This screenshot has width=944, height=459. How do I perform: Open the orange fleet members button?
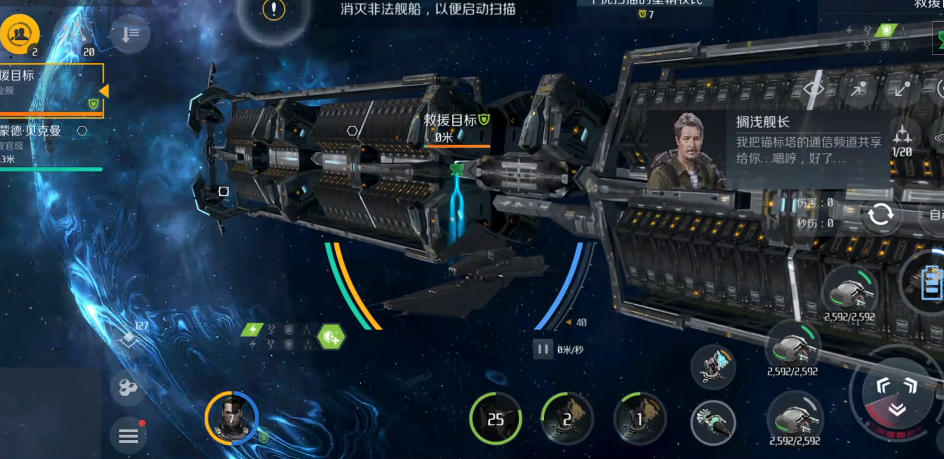pyautogui.click(x=18, y=36)
